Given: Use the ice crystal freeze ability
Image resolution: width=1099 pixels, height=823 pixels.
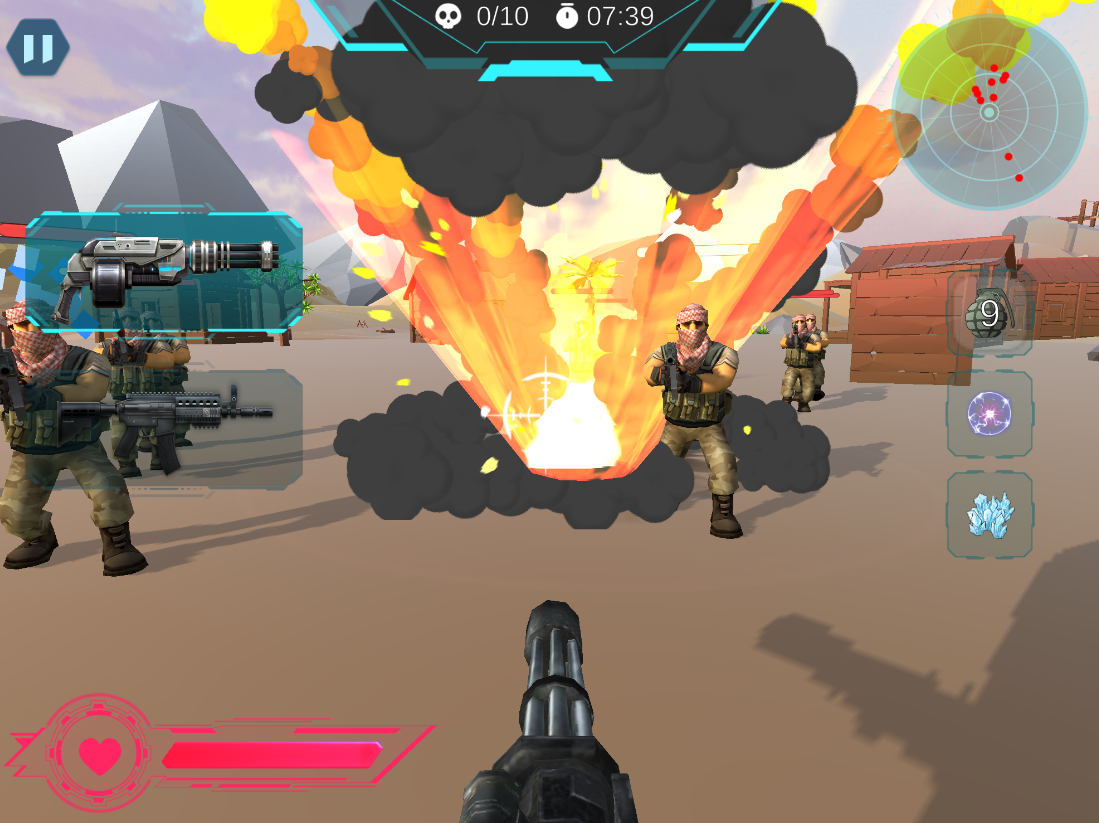Looking at the screenshot, I should click(x=989, y=515).
